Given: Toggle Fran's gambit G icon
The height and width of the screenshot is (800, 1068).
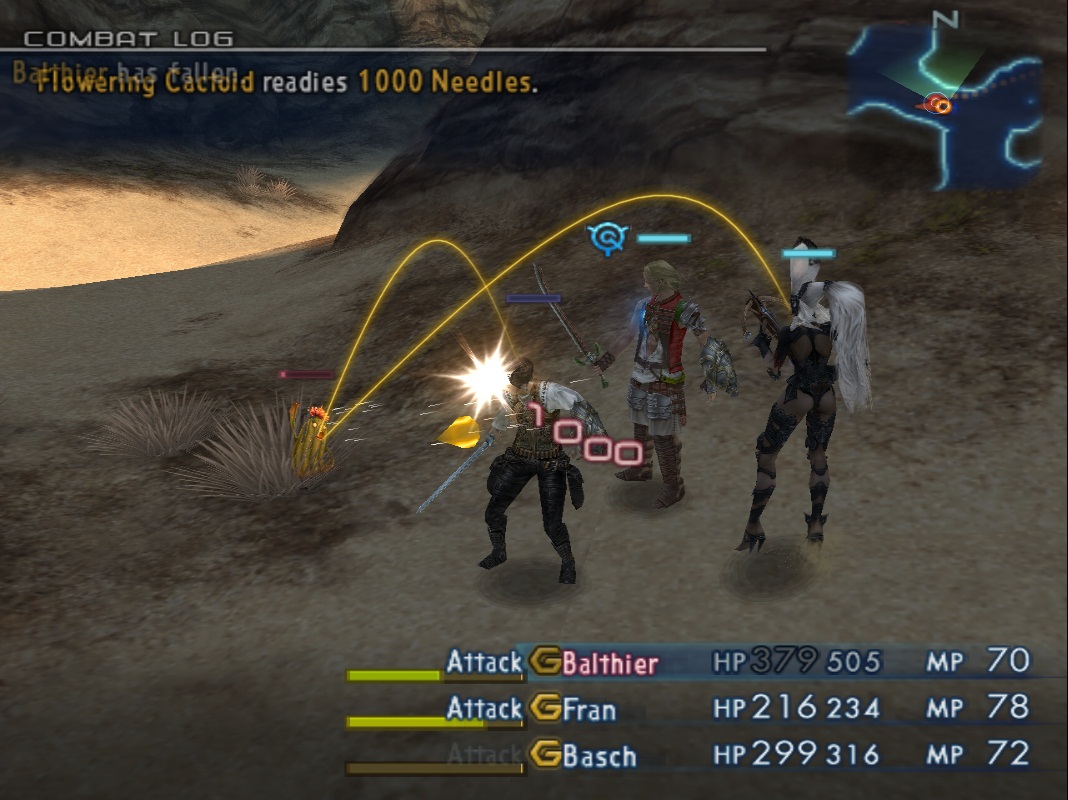Looking at the screenshot, I should [545, 709].
